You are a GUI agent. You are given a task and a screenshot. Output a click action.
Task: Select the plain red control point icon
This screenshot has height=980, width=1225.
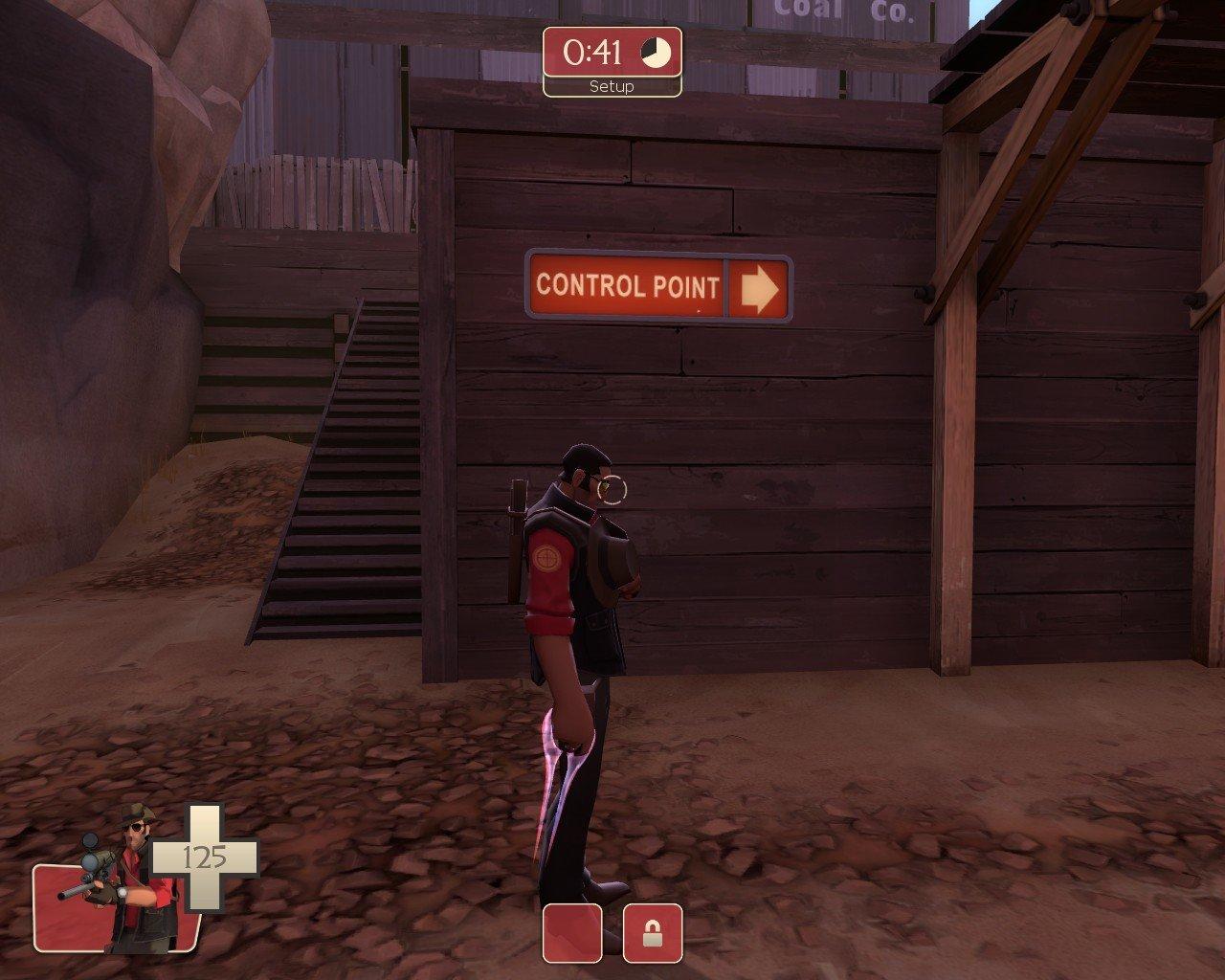click(x=572, y=932)
